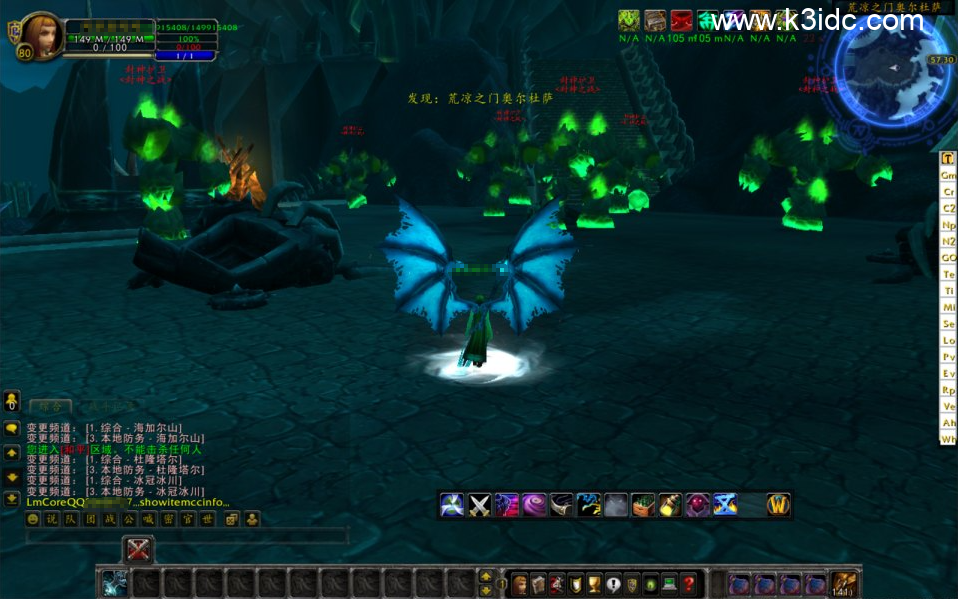
Task: Open the red question mark help button
Action: tap(688, 584)
